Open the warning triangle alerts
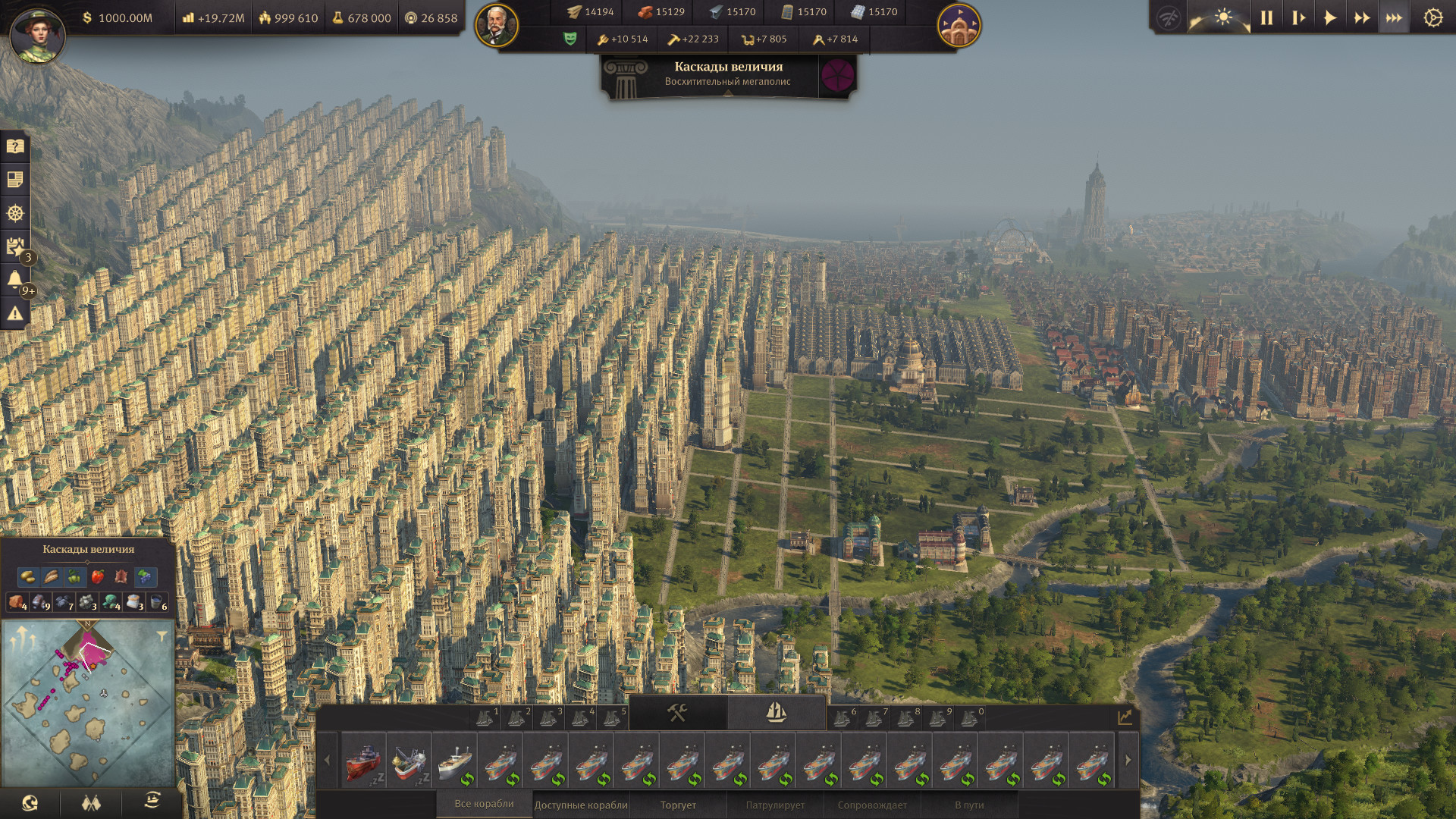This screenshot has width=1456, height=819. point(15,313)
